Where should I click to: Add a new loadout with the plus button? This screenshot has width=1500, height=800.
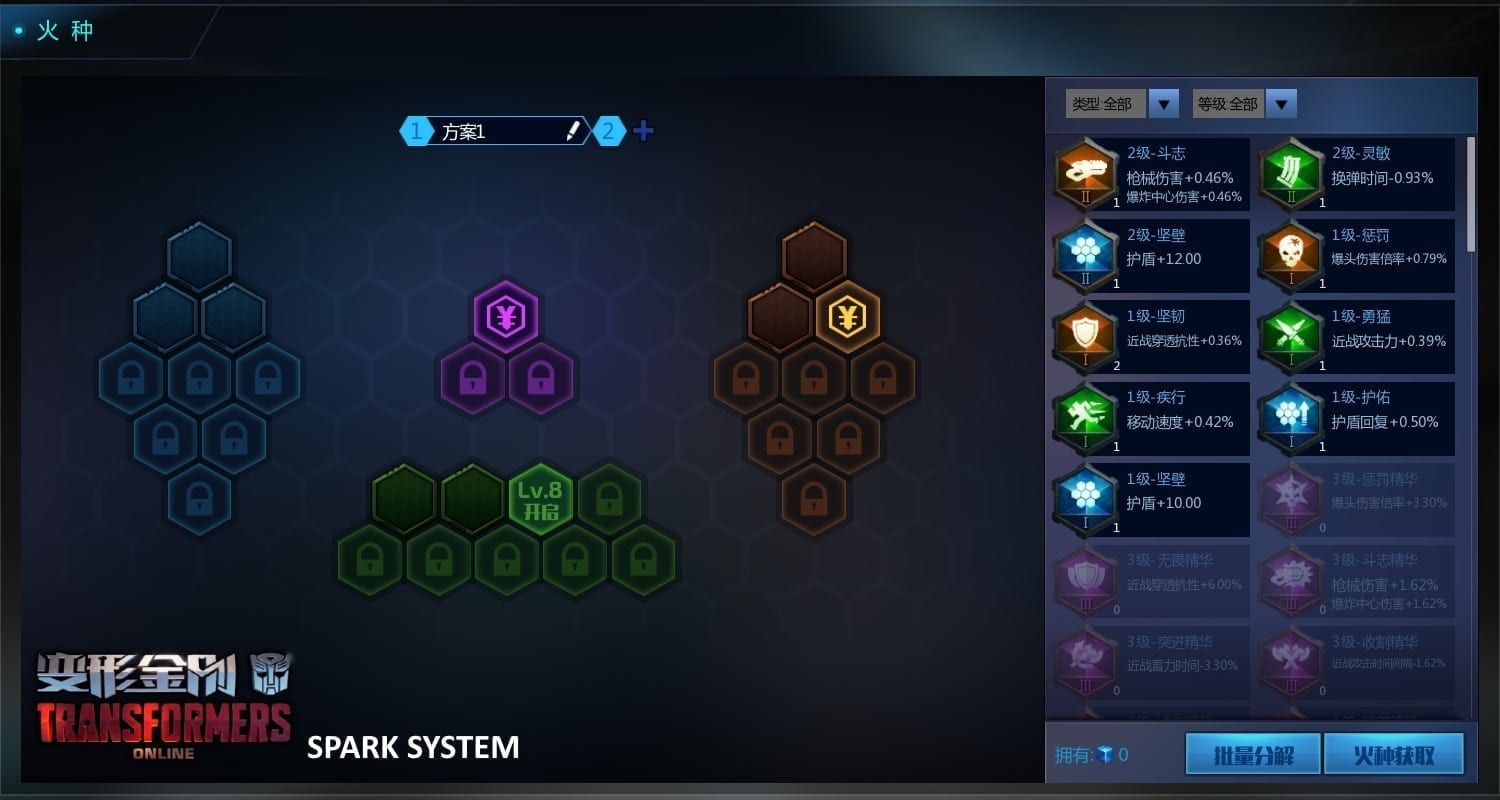point(643,131)
